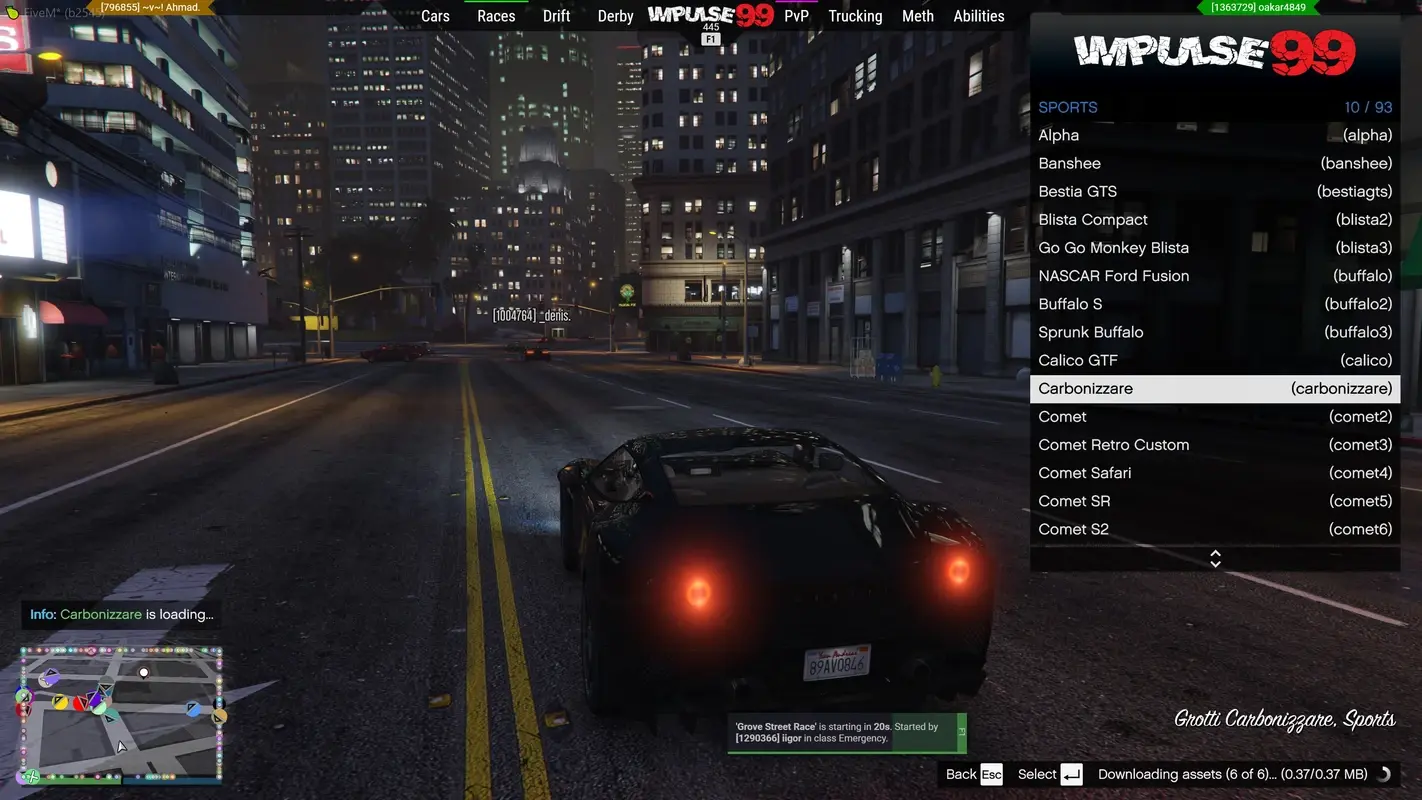
Task: Open the Derby tab
Action: coord(615,16)
